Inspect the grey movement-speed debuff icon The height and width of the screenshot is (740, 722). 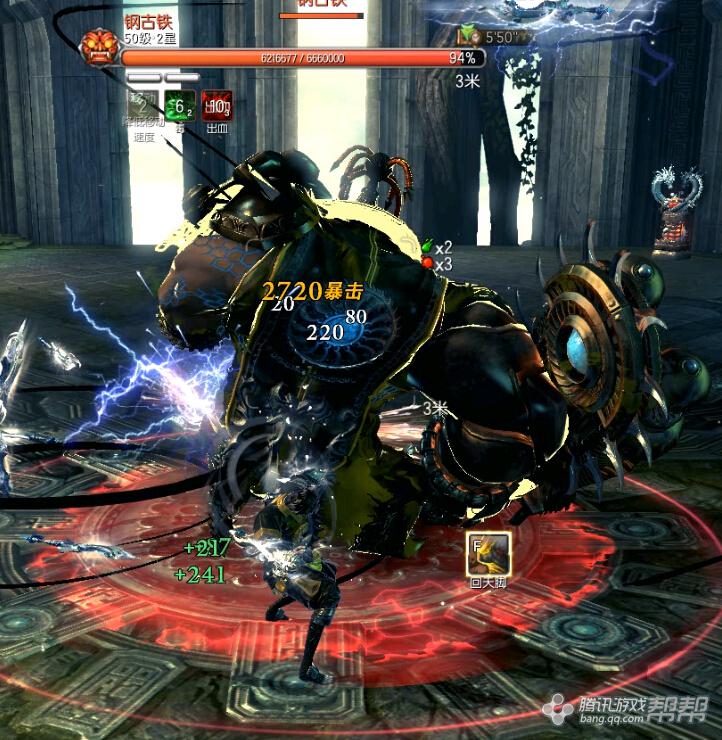point(144,105)
